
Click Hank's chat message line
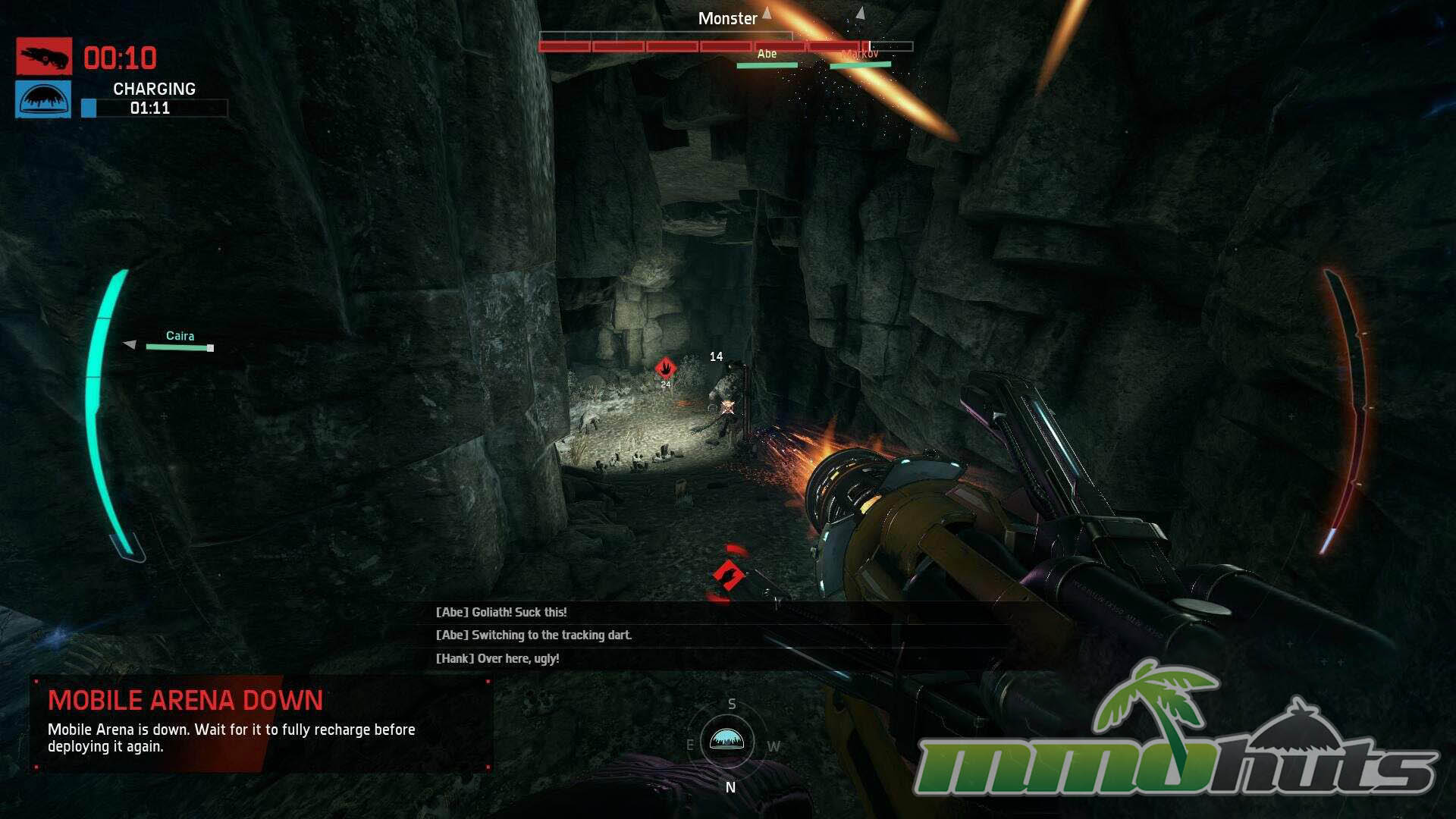[x=497, y=658]
